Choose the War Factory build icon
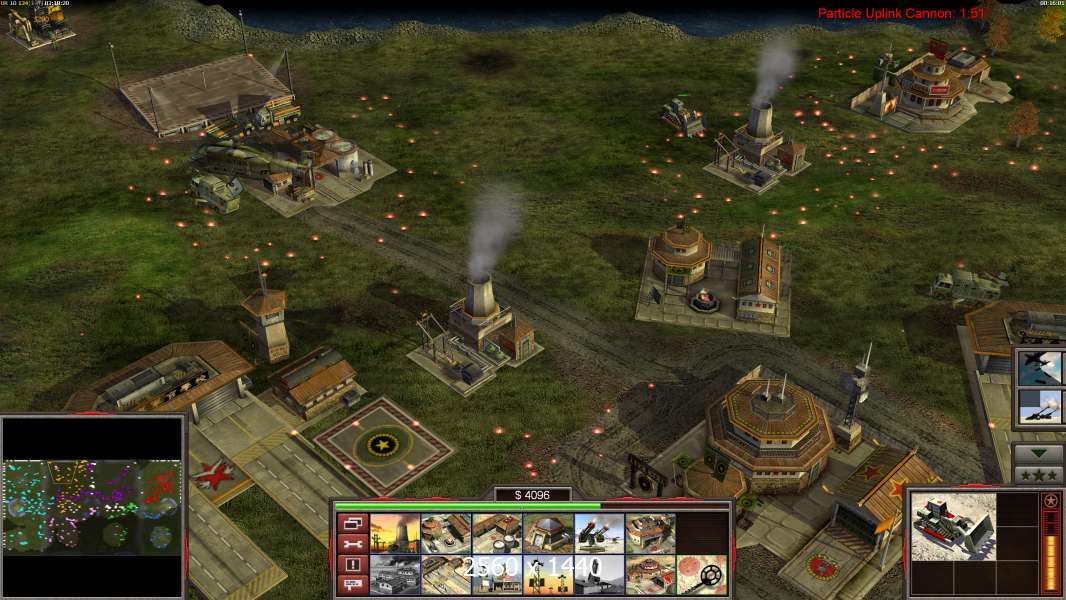This screenshot has width=1066, height=600. 650,534
